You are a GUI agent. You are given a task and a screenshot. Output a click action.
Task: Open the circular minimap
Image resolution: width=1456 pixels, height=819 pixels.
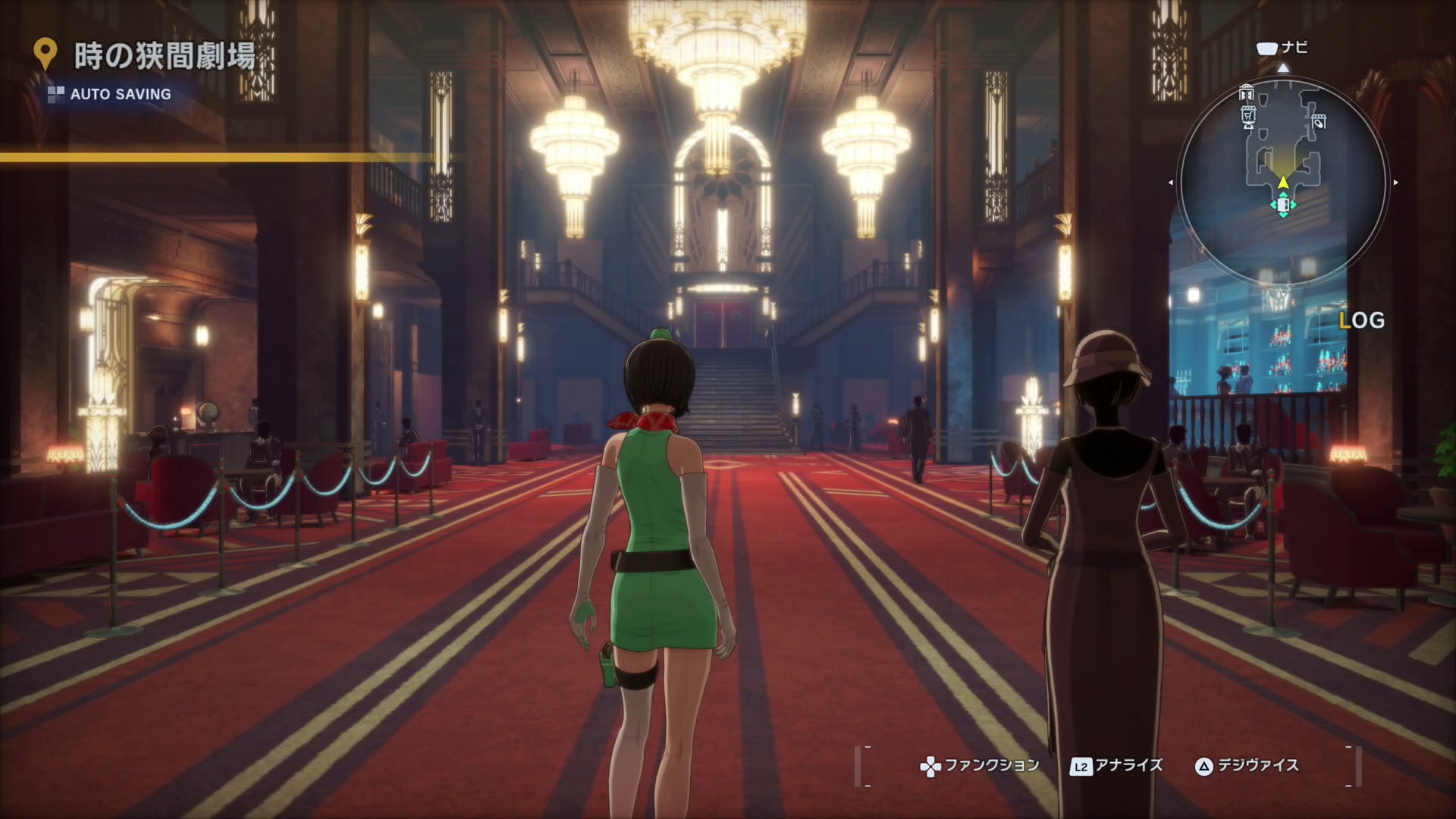[x=1283, y=182]
